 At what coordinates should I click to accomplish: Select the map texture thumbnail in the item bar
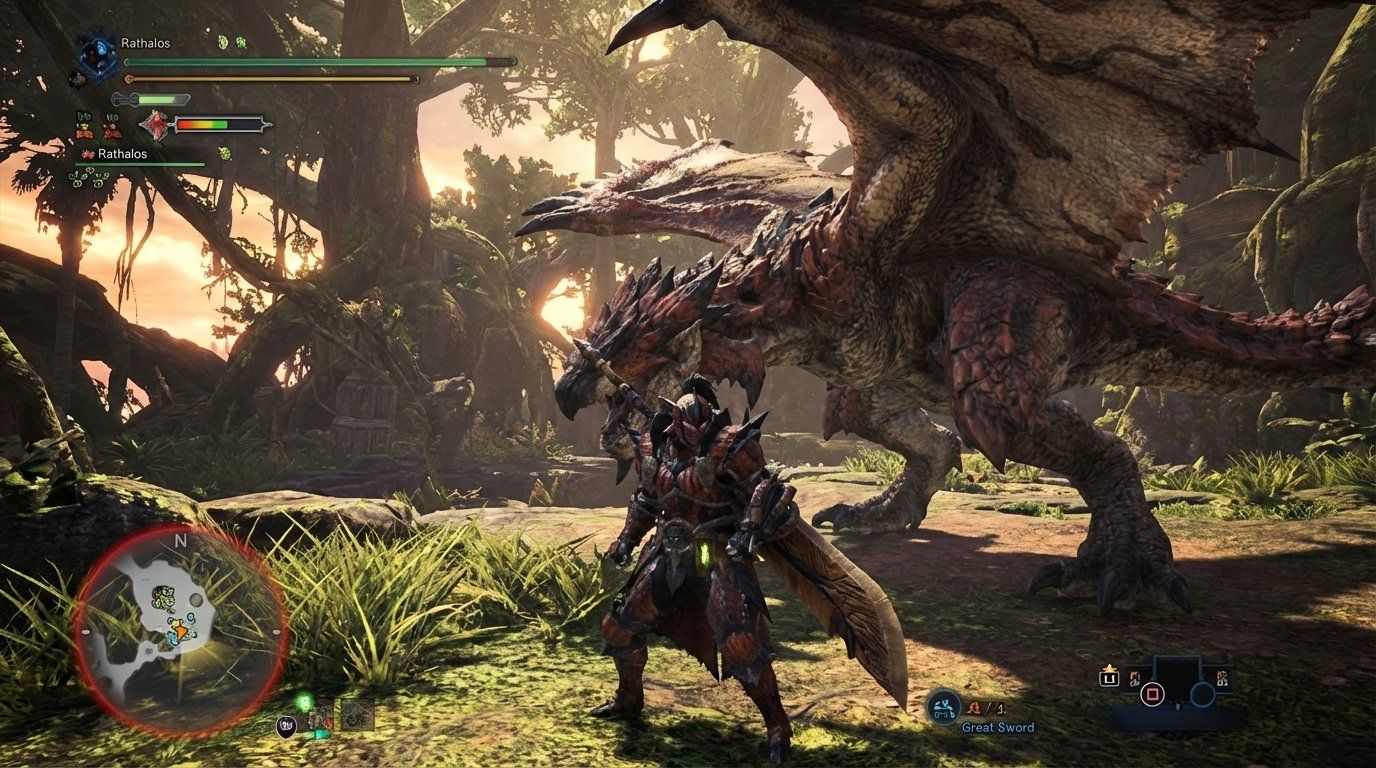coord(356,716)
